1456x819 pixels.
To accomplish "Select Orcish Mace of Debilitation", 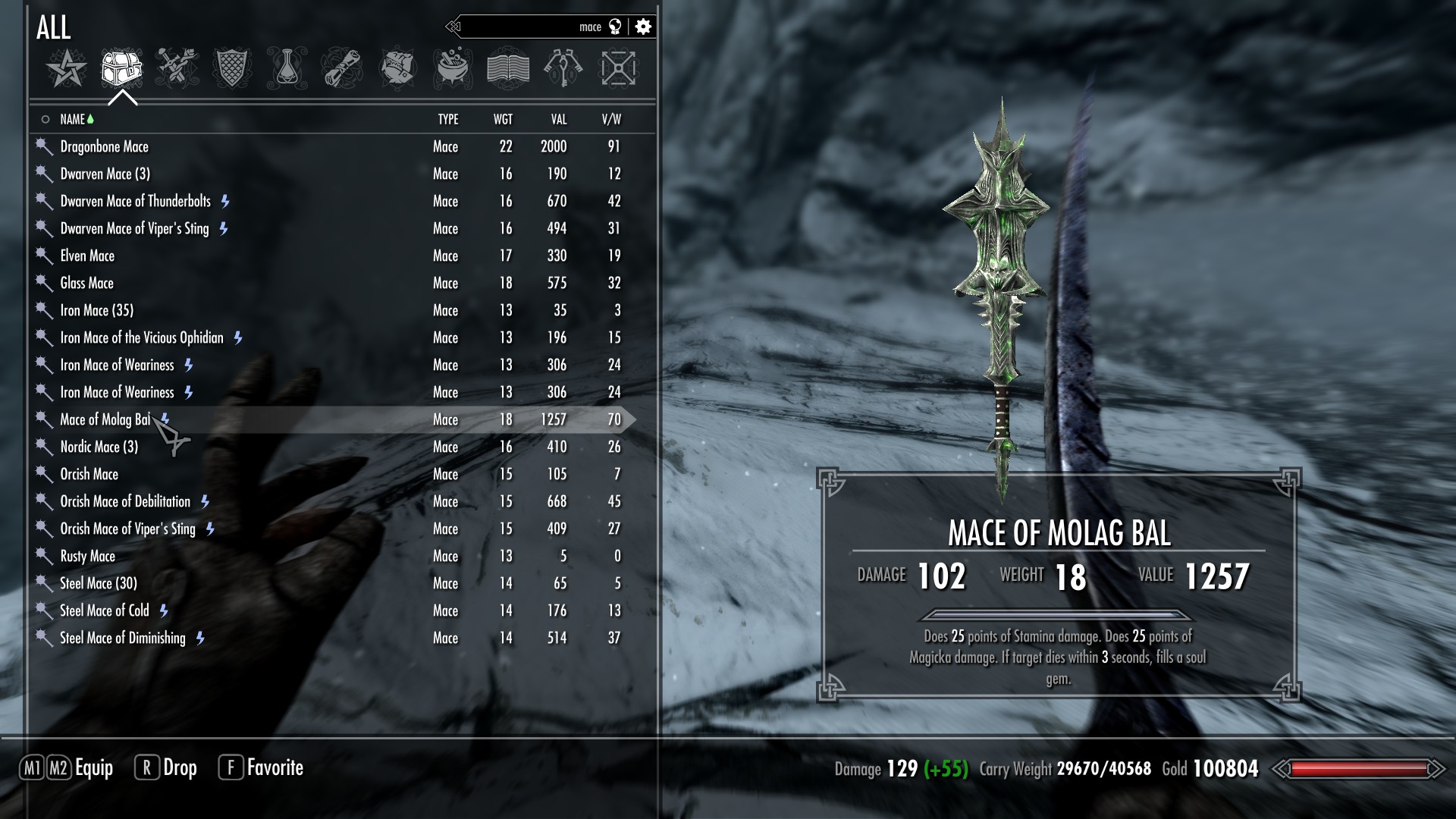I will [125, 501].
